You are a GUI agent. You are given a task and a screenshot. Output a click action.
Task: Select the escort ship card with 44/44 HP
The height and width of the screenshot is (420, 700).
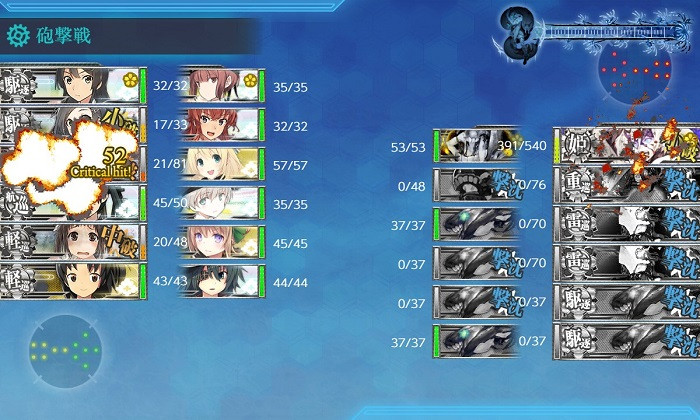point(220,282)
